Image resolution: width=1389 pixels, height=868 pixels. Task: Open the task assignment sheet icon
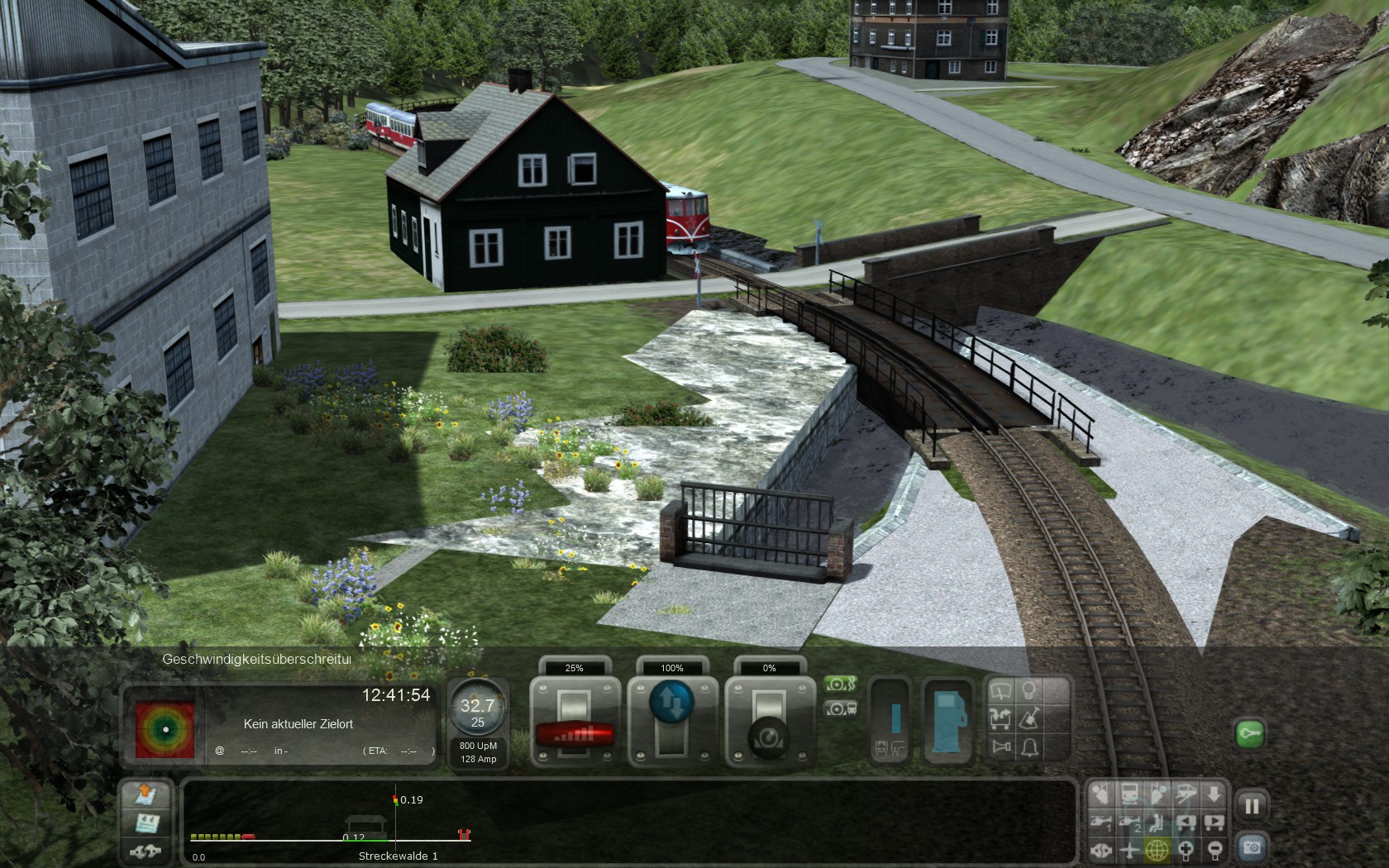[x=146, y=823]
